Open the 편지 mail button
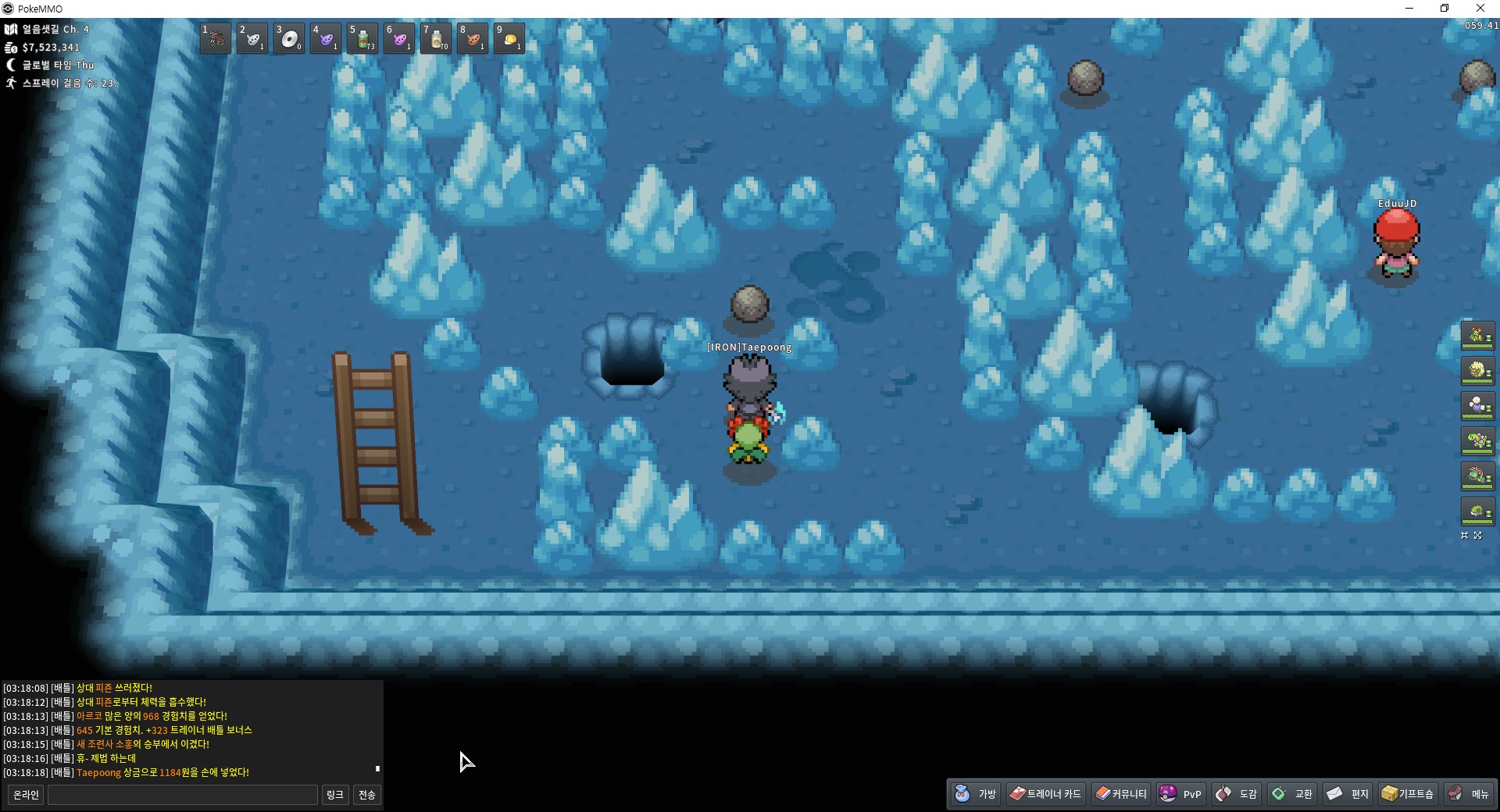This screenshot has height=812, width=1500. [x=1348, y=794]
